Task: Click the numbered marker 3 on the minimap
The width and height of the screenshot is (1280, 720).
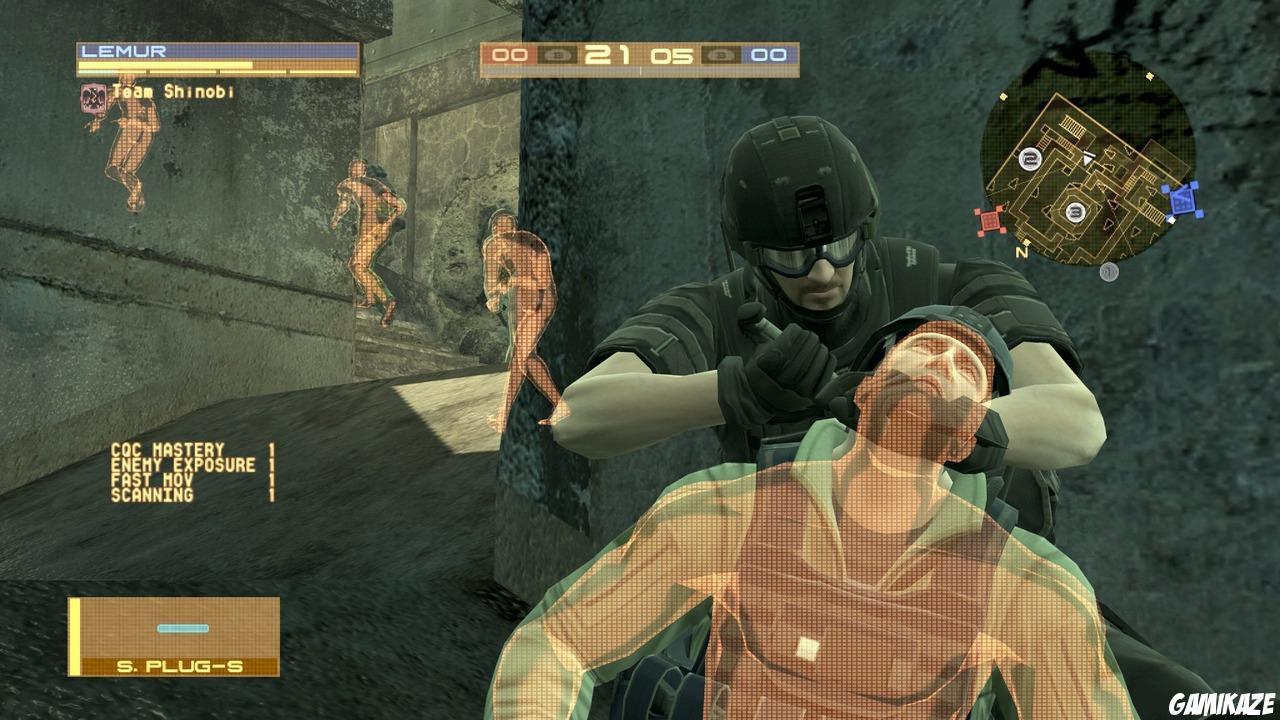Action: [1076, 210]
